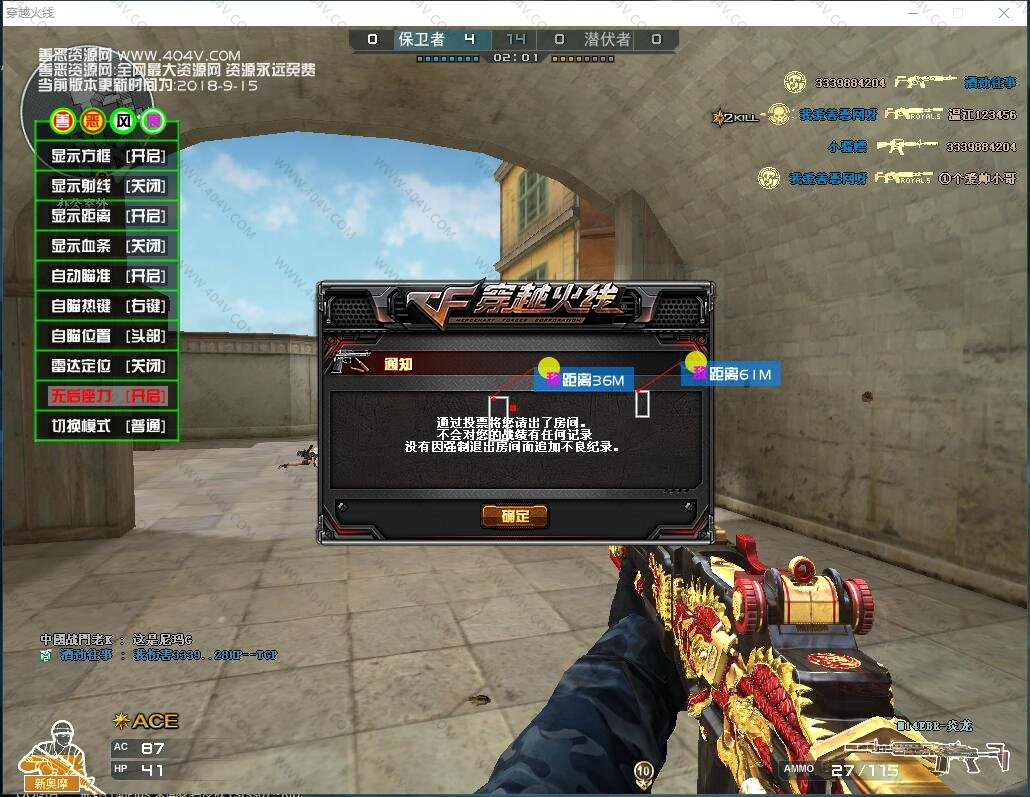This screenshot has height=797, width=1030.
Task: Toggle the 显示射线 option
Action: [107, 186]
